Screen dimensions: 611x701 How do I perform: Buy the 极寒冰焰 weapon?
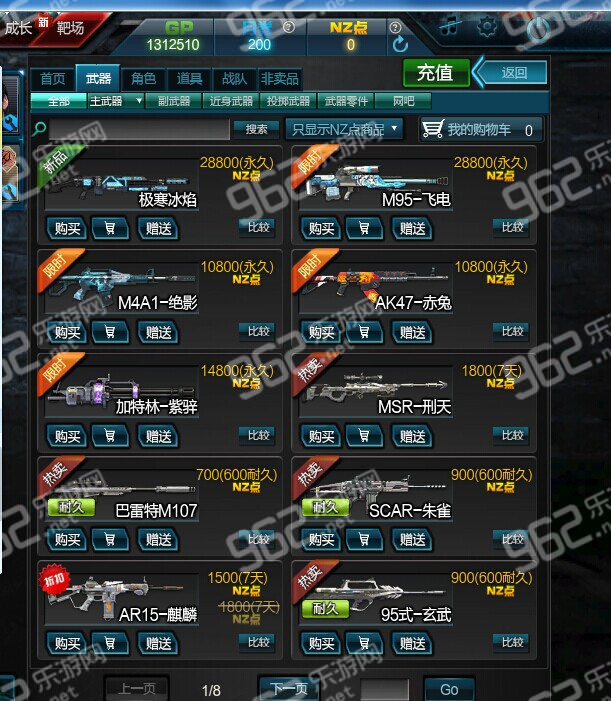(x=67, y=228)
